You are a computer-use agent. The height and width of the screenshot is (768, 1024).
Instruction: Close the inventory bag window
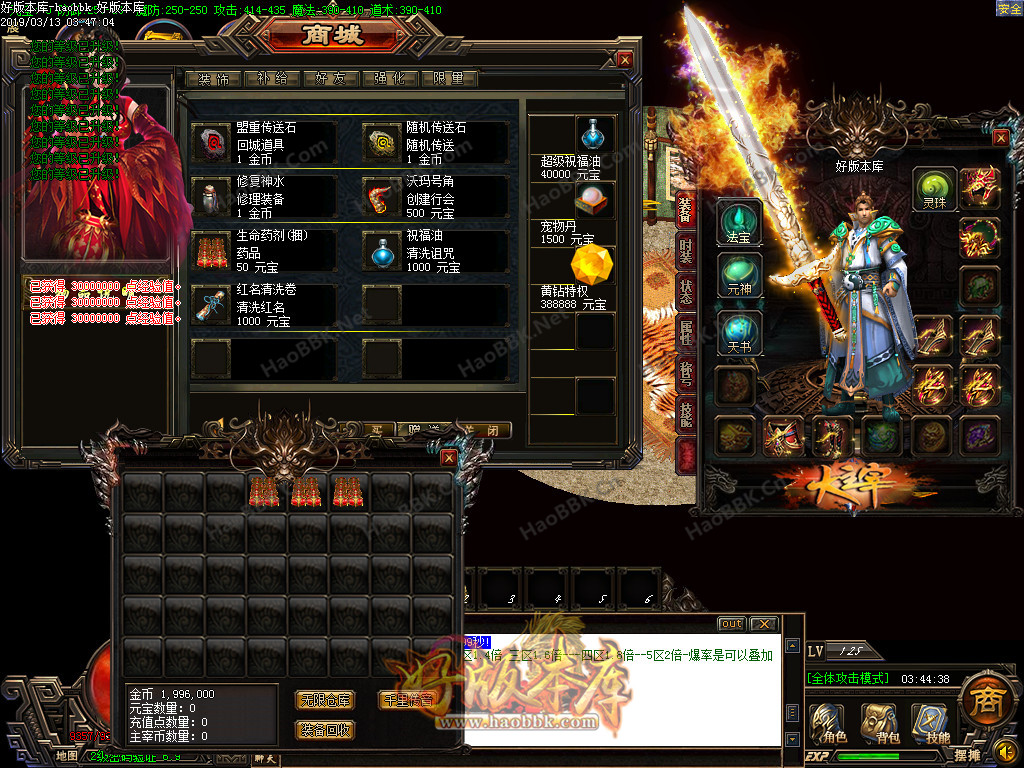pyautogui.click(x=449, y=458)
